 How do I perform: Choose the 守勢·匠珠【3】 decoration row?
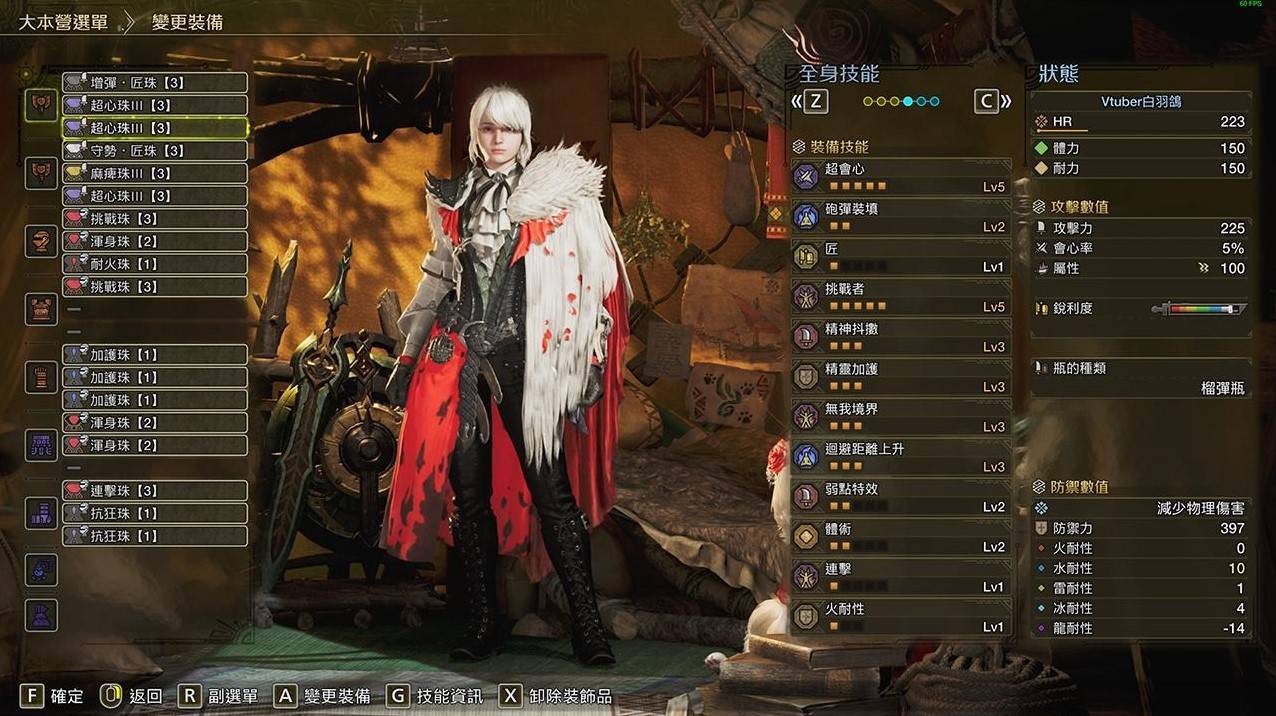coord(154,151)
